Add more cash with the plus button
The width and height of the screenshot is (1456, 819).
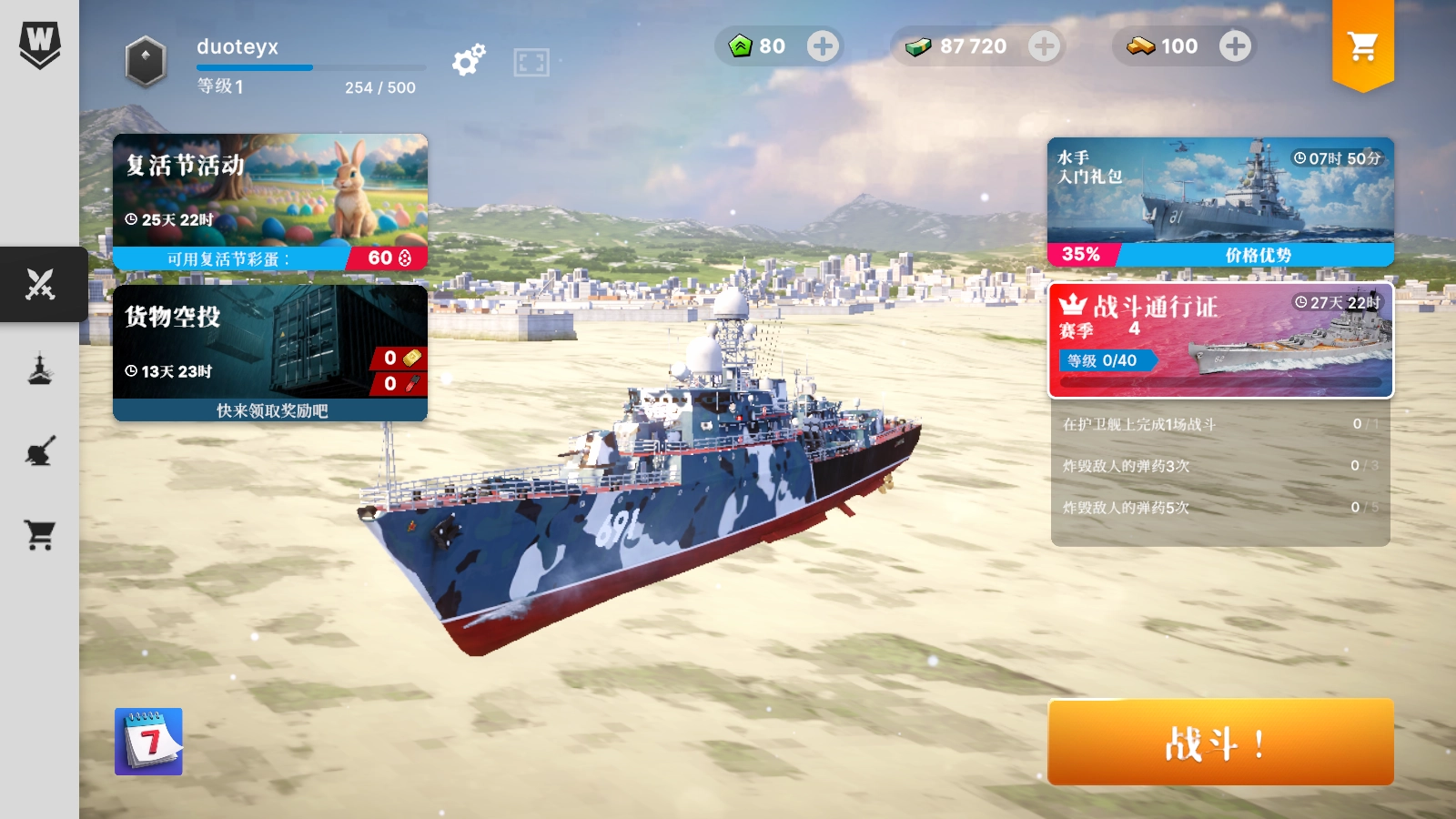coord(1044,46)
